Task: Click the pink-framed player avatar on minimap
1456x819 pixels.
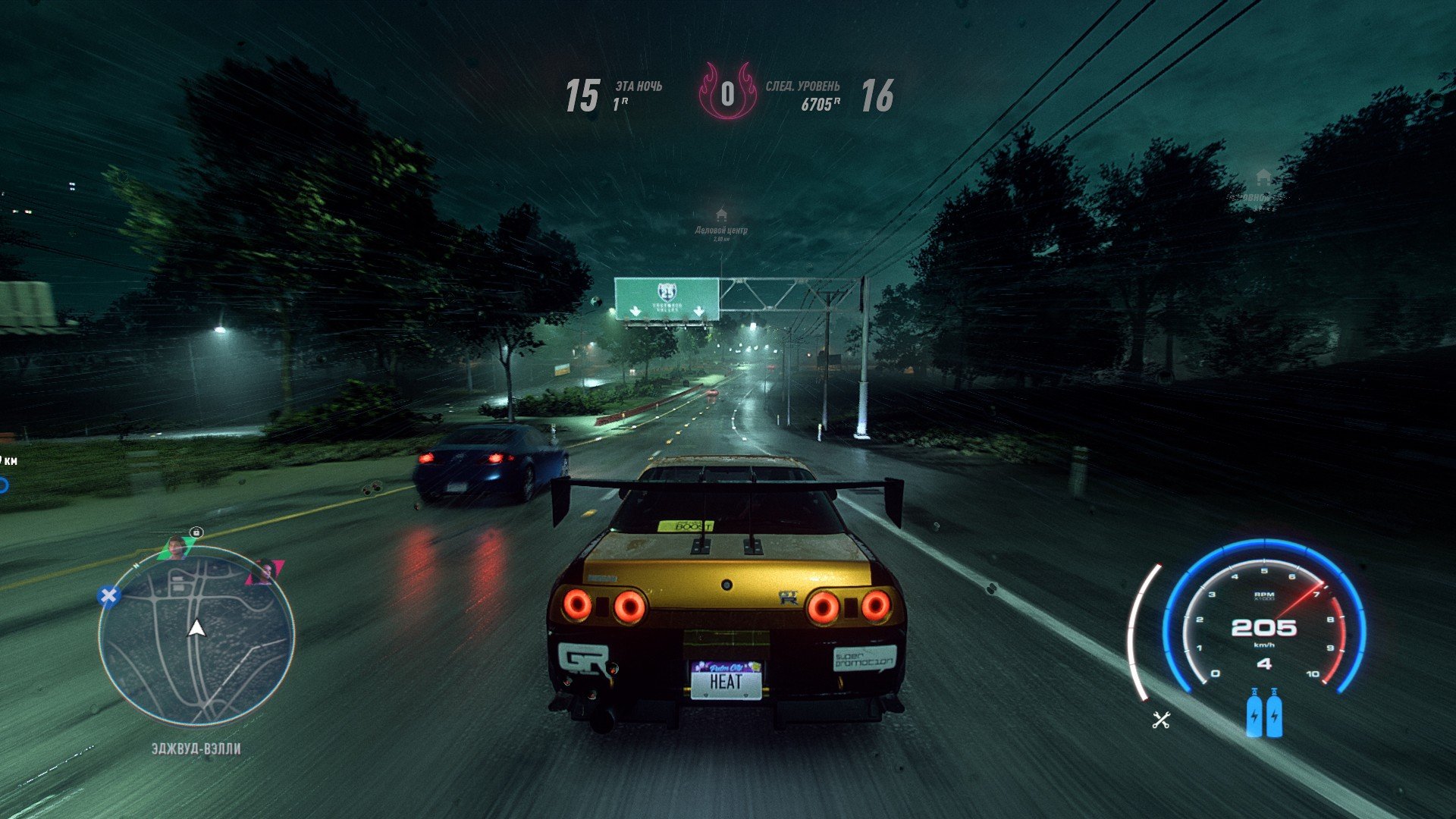Action: (265, 570)
